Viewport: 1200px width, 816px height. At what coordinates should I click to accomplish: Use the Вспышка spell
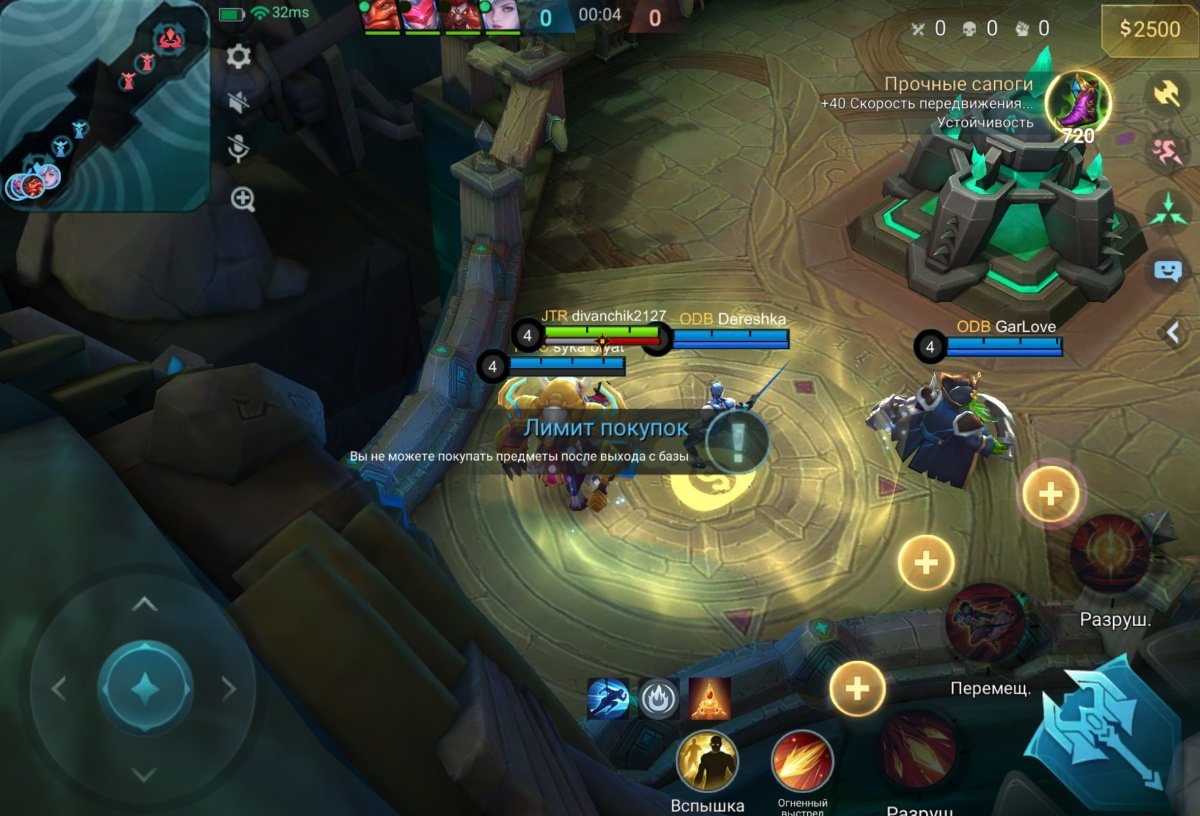point(708,762)
